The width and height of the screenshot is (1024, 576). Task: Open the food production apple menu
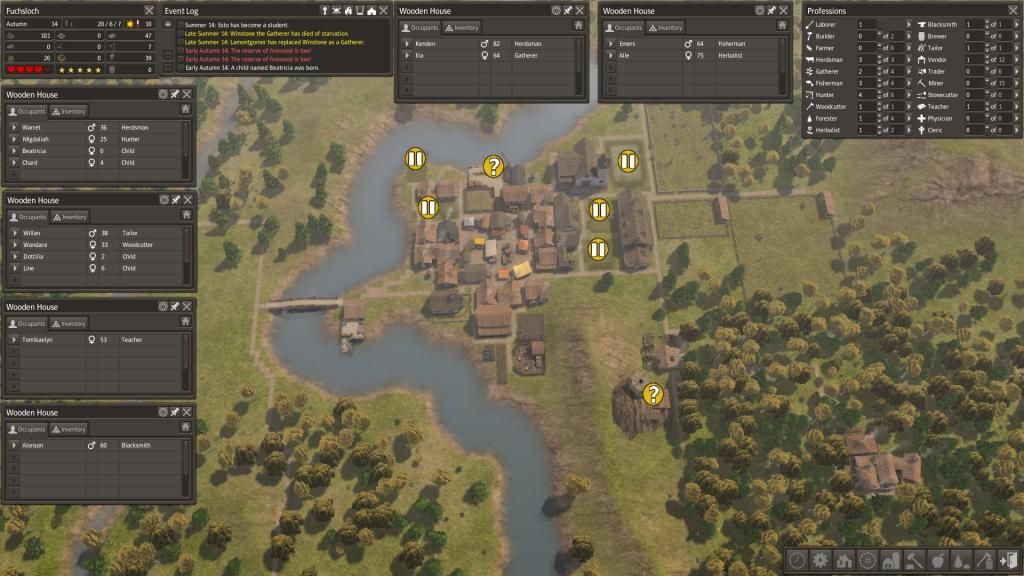(x=937, y=560)
